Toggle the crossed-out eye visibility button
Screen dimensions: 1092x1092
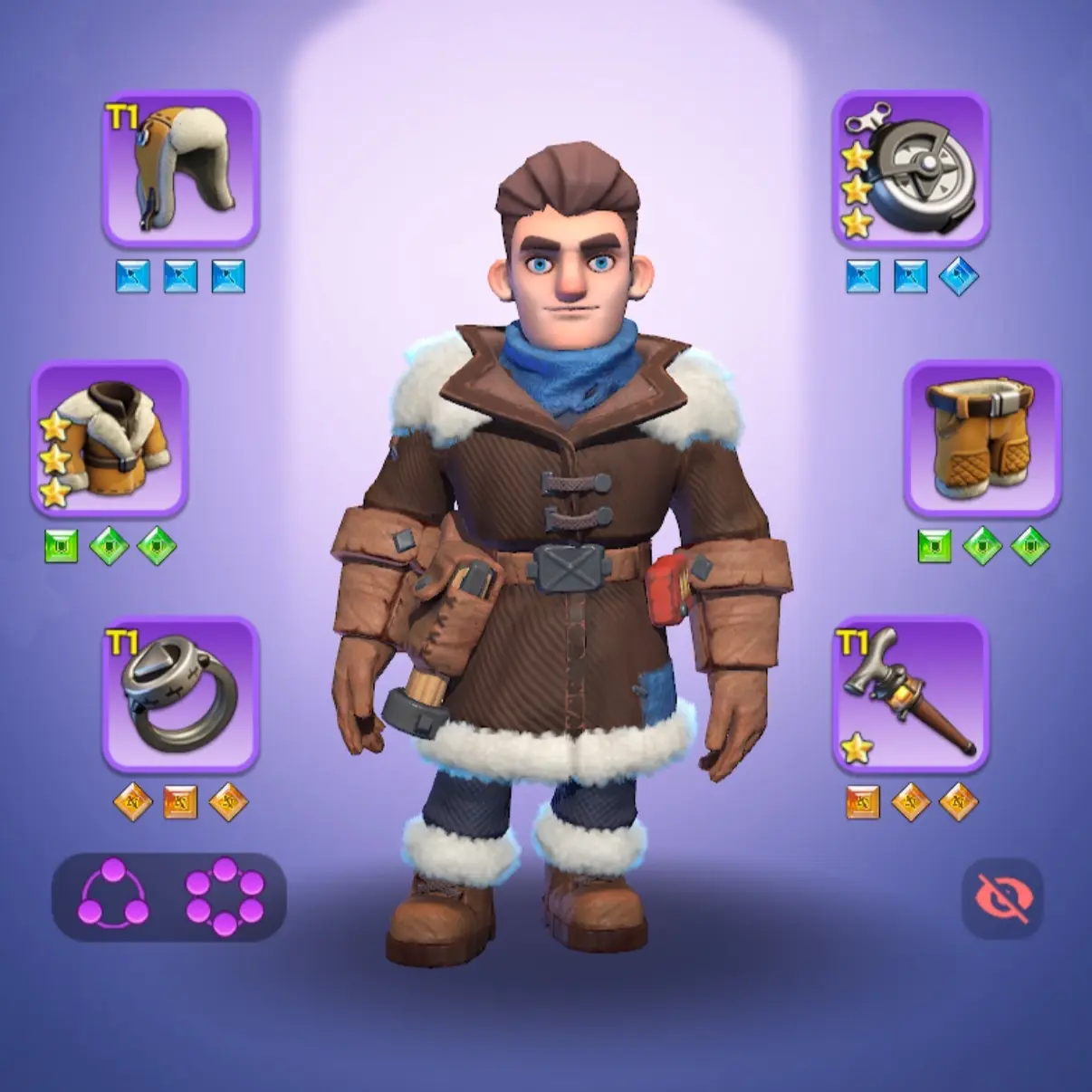1002,898
